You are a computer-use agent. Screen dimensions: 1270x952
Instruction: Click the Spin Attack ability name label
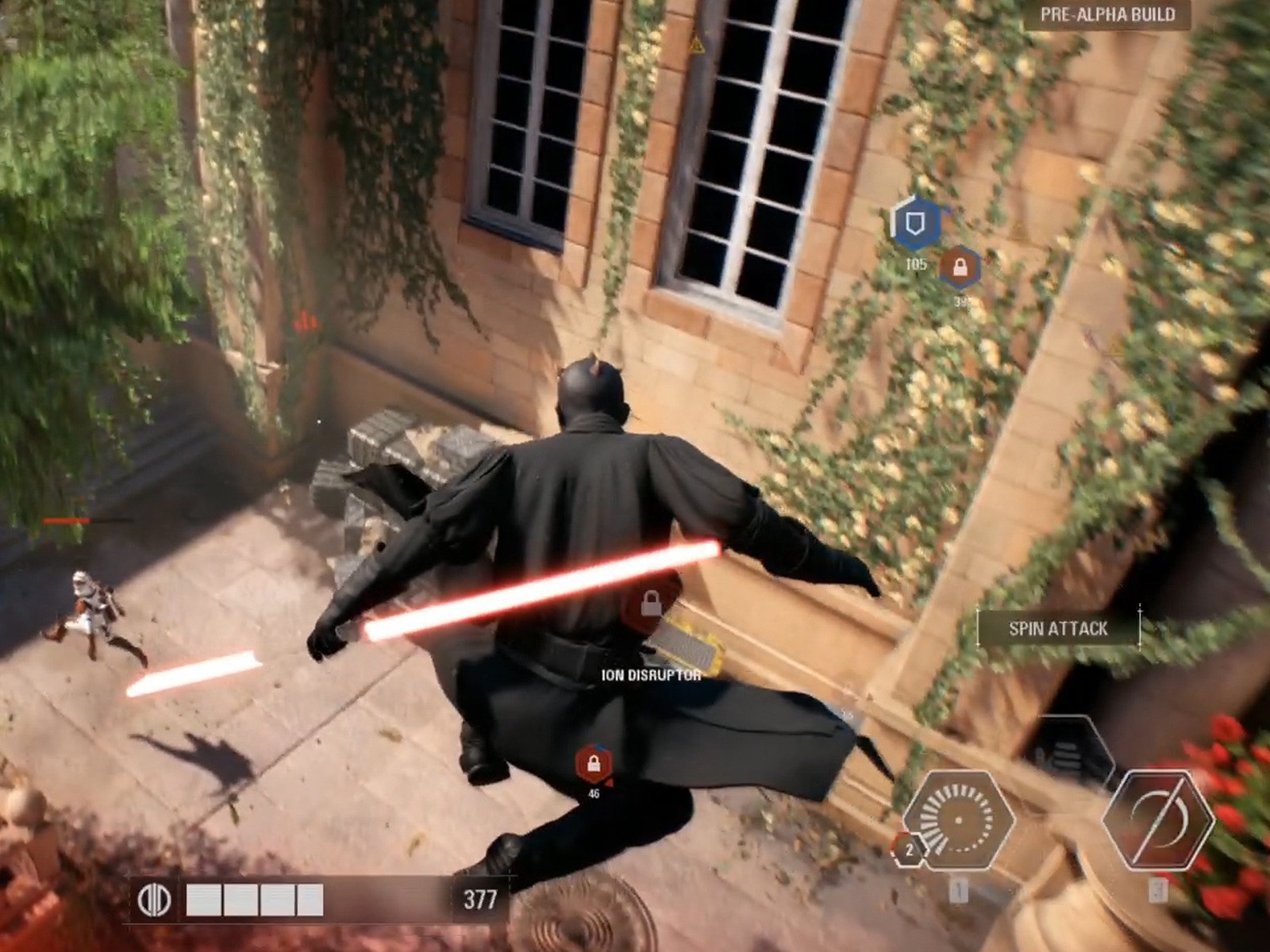[1058, 629]
